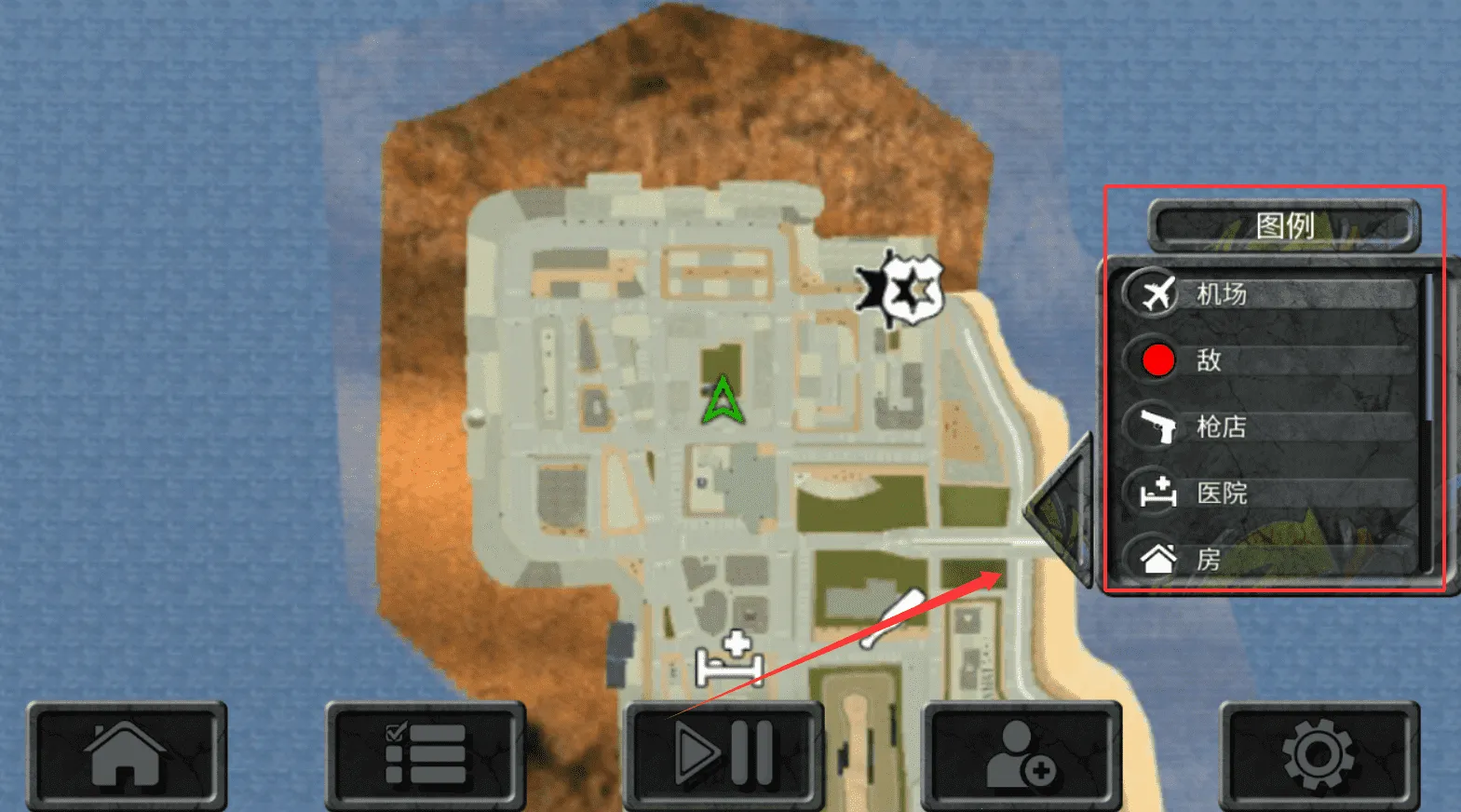Choose the 房 house legend entry
Viewport: 1461px width, 812px height.
coord(1270,559)
